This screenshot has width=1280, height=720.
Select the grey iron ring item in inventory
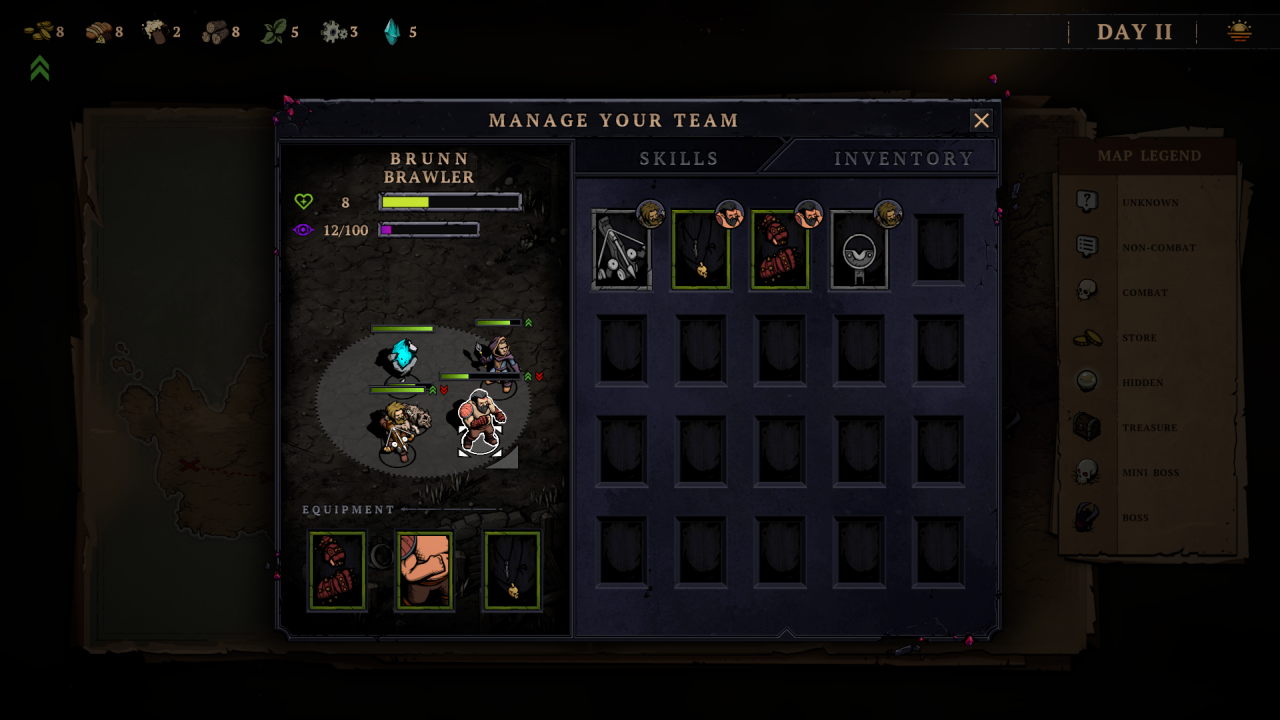859,250
